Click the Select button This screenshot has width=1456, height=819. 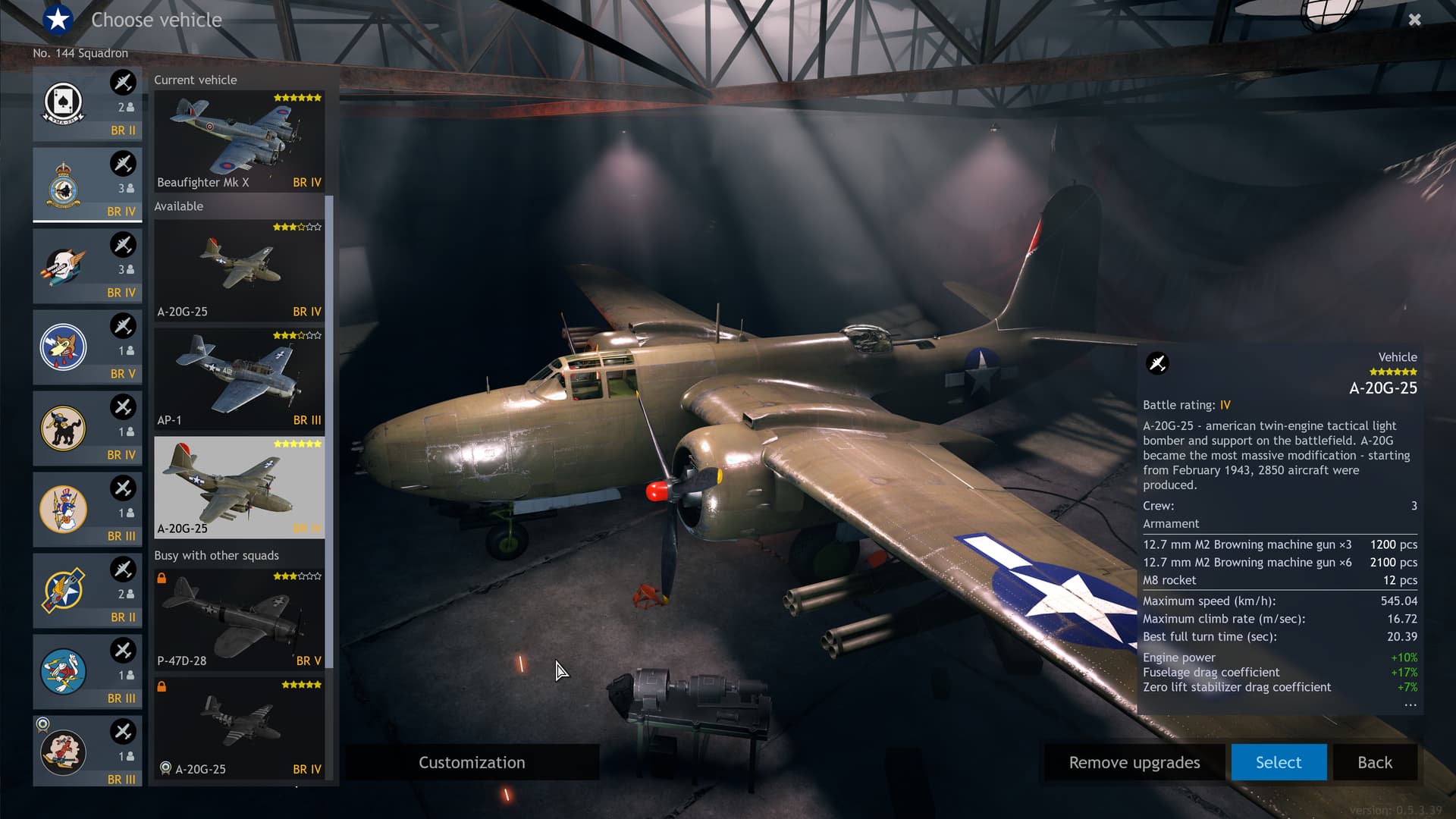pos(1278,762)
